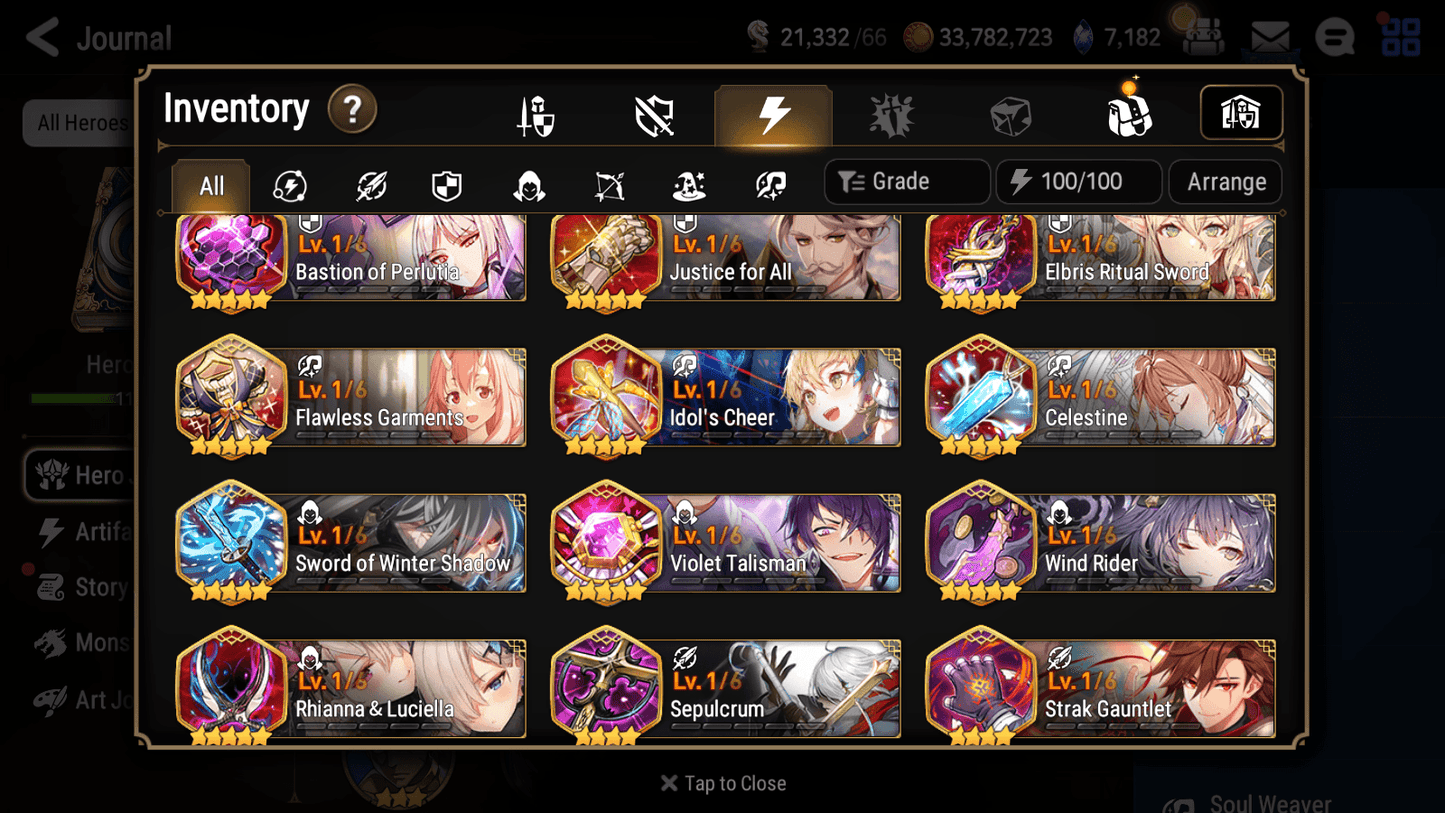
Task: Tap to Close the inventory
Action: click(722, 783)
